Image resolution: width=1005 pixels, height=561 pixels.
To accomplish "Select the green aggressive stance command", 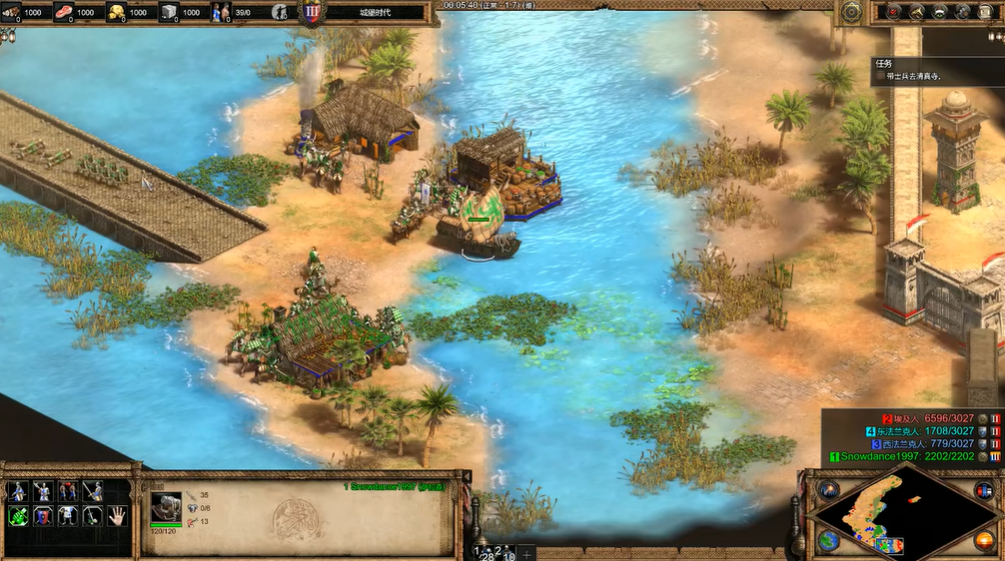I will pyautogui.click(x=17, y=515).
